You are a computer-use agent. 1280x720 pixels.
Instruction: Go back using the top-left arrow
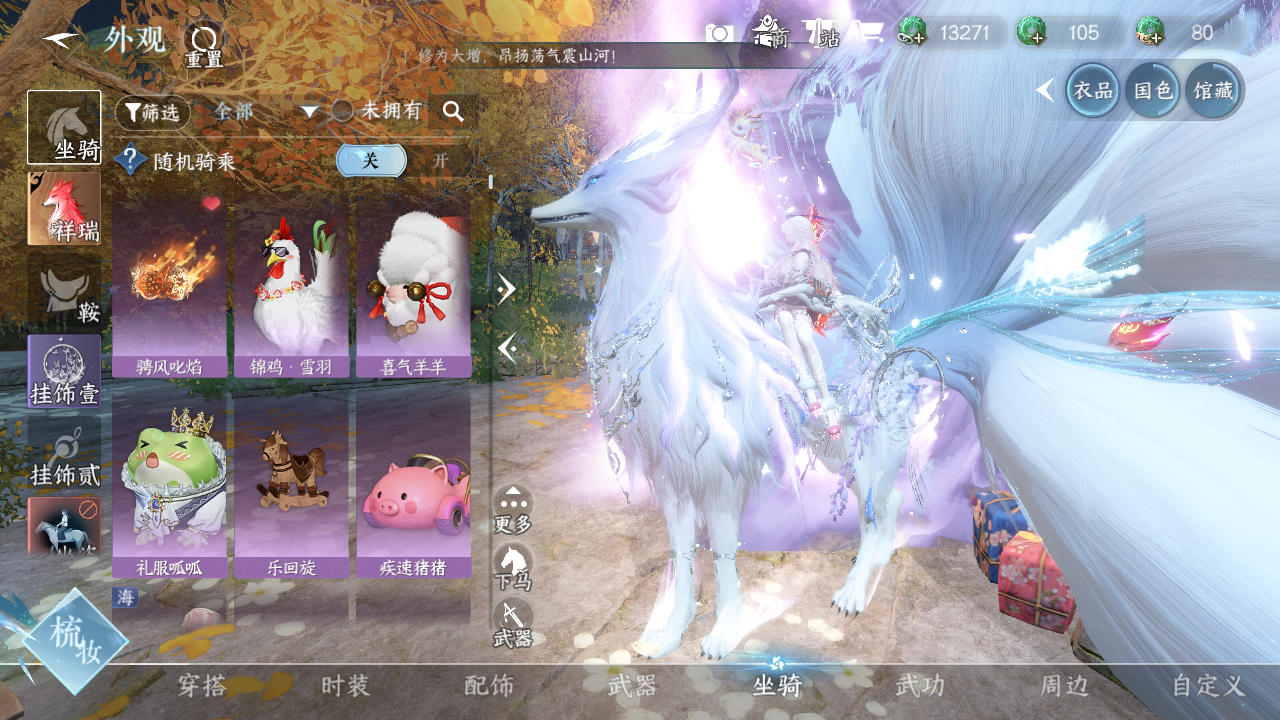(x=62, y=40)
